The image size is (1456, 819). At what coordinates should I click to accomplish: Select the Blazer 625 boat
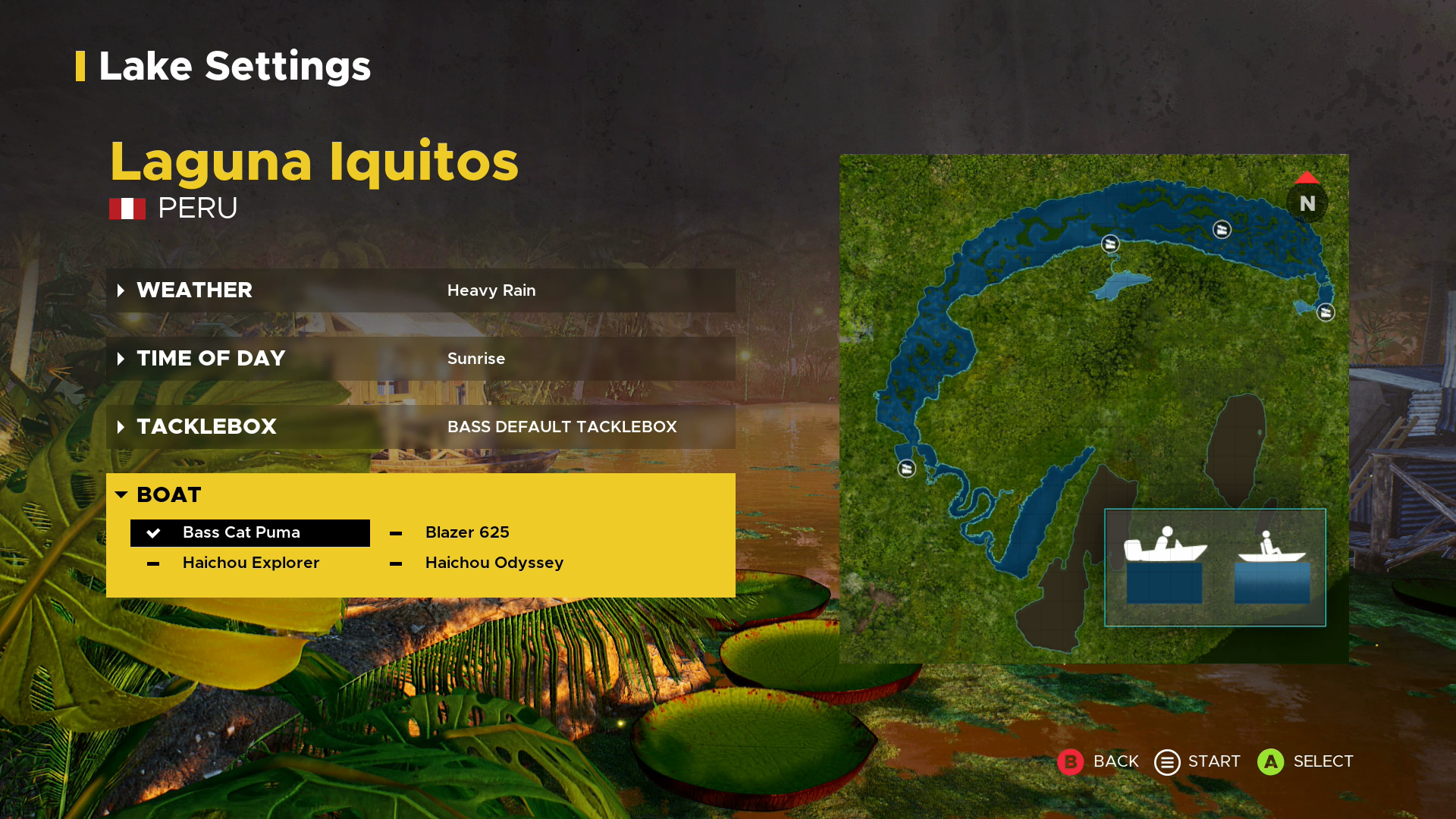(467, 532)
